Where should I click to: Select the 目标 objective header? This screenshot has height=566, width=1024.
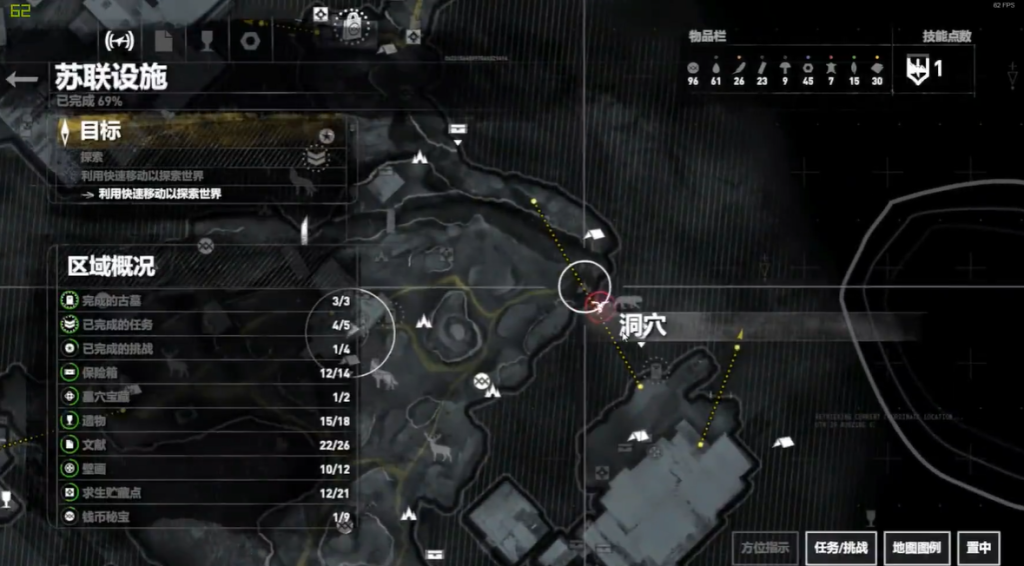coord(100,131)
